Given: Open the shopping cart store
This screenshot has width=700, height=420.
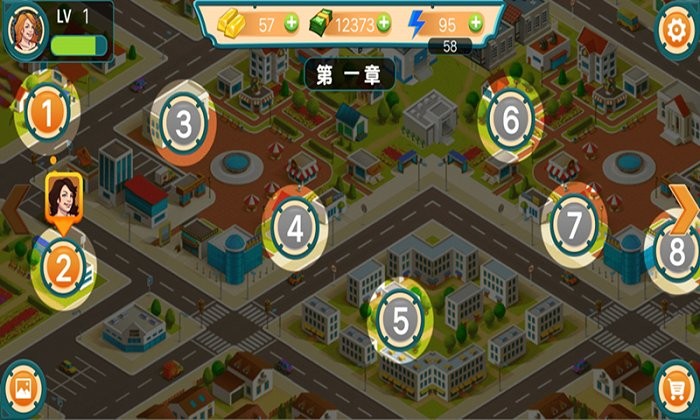Looking at the screenshot, I should coord(676,388).
